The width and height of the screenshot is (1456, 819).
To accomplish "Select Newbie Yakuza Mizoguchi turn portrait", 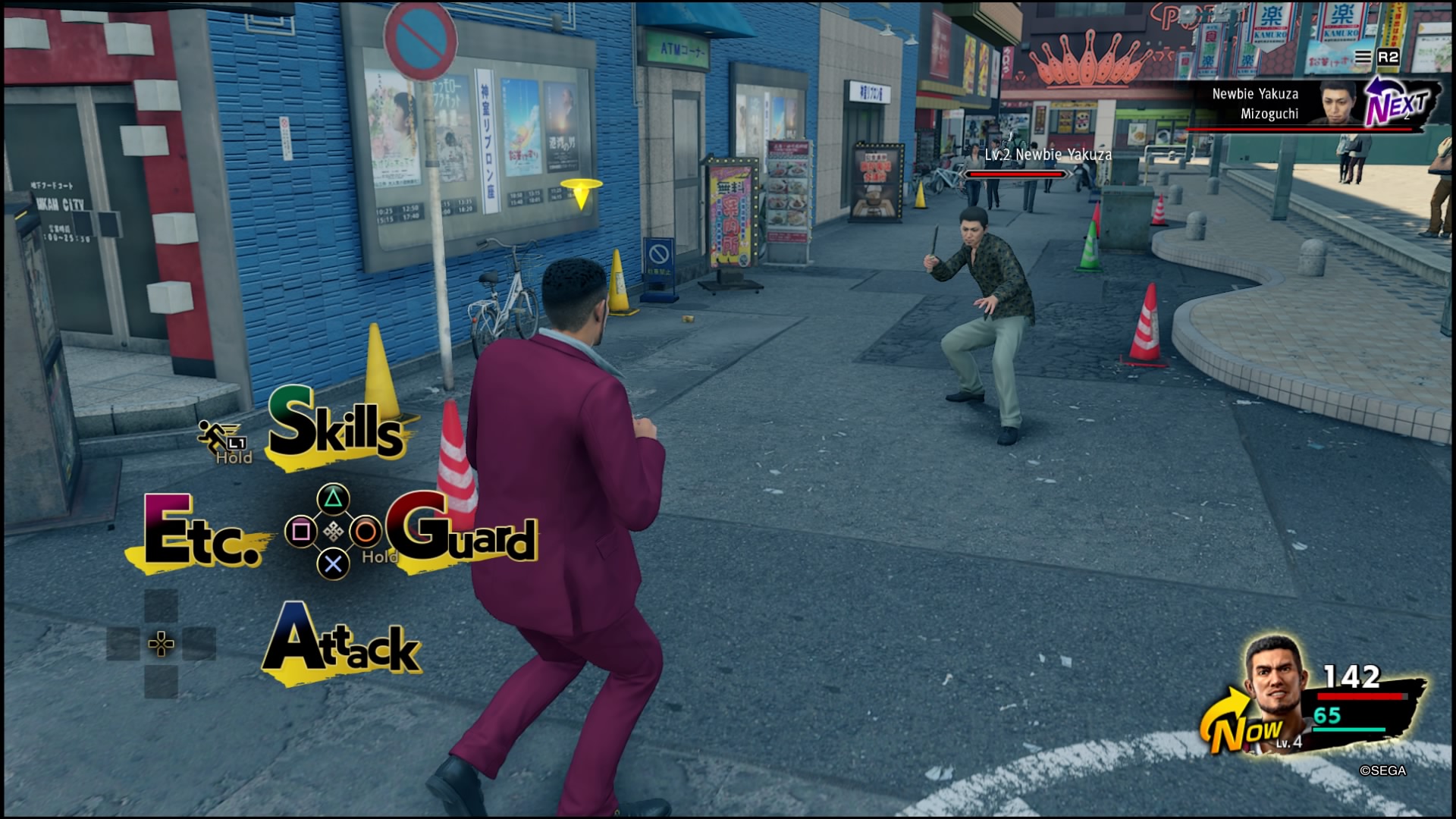I will (1339, 102).
